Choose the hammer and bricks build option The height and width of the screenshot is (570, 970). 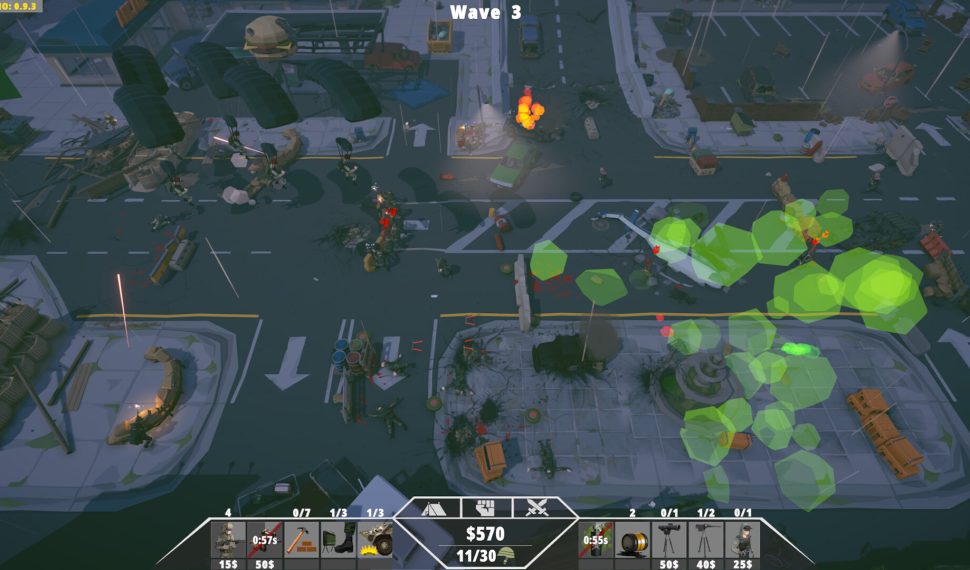[x=302, y=540]
